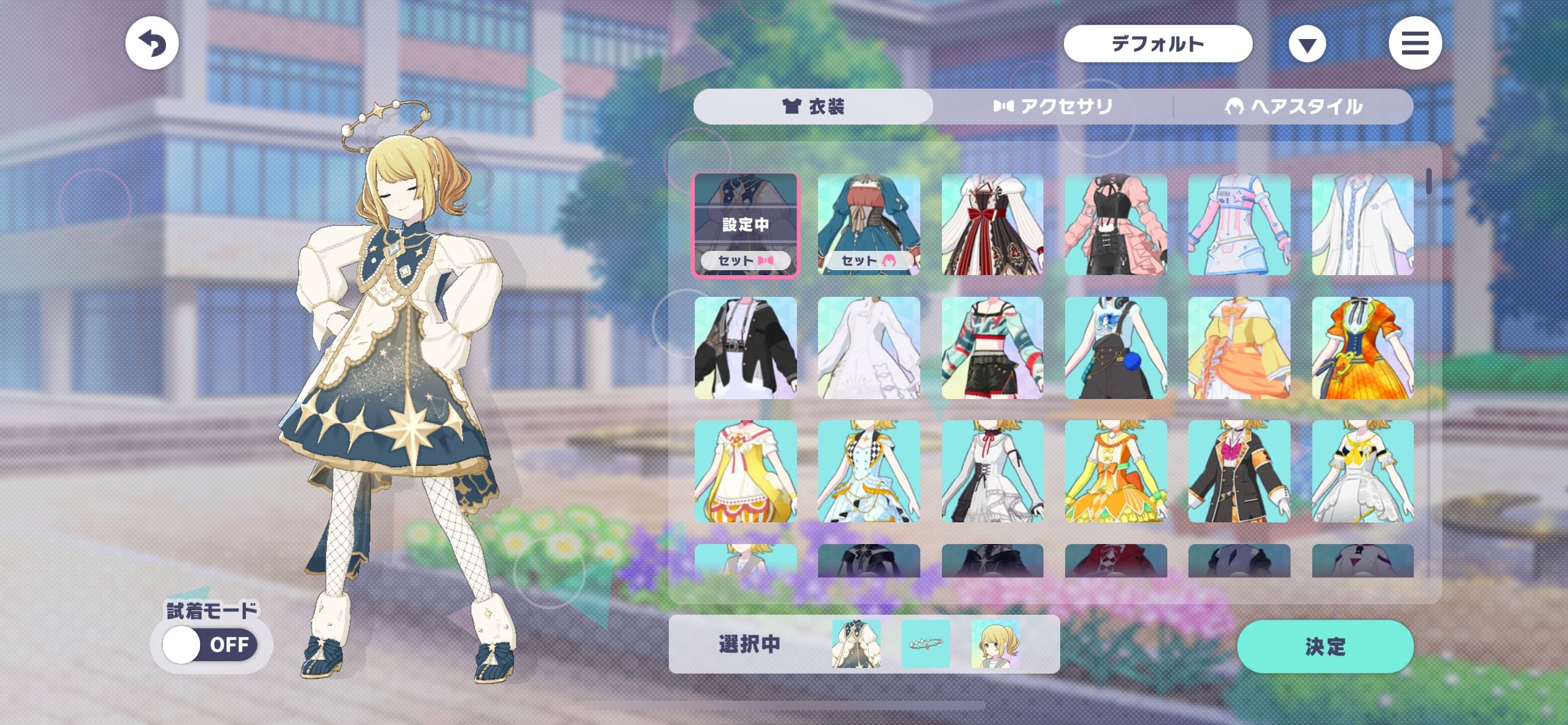The height and width of the screenshot is (725, 1568).
Task: Select the black blazer with pink bow outfit
Action: pos(1239,471)
